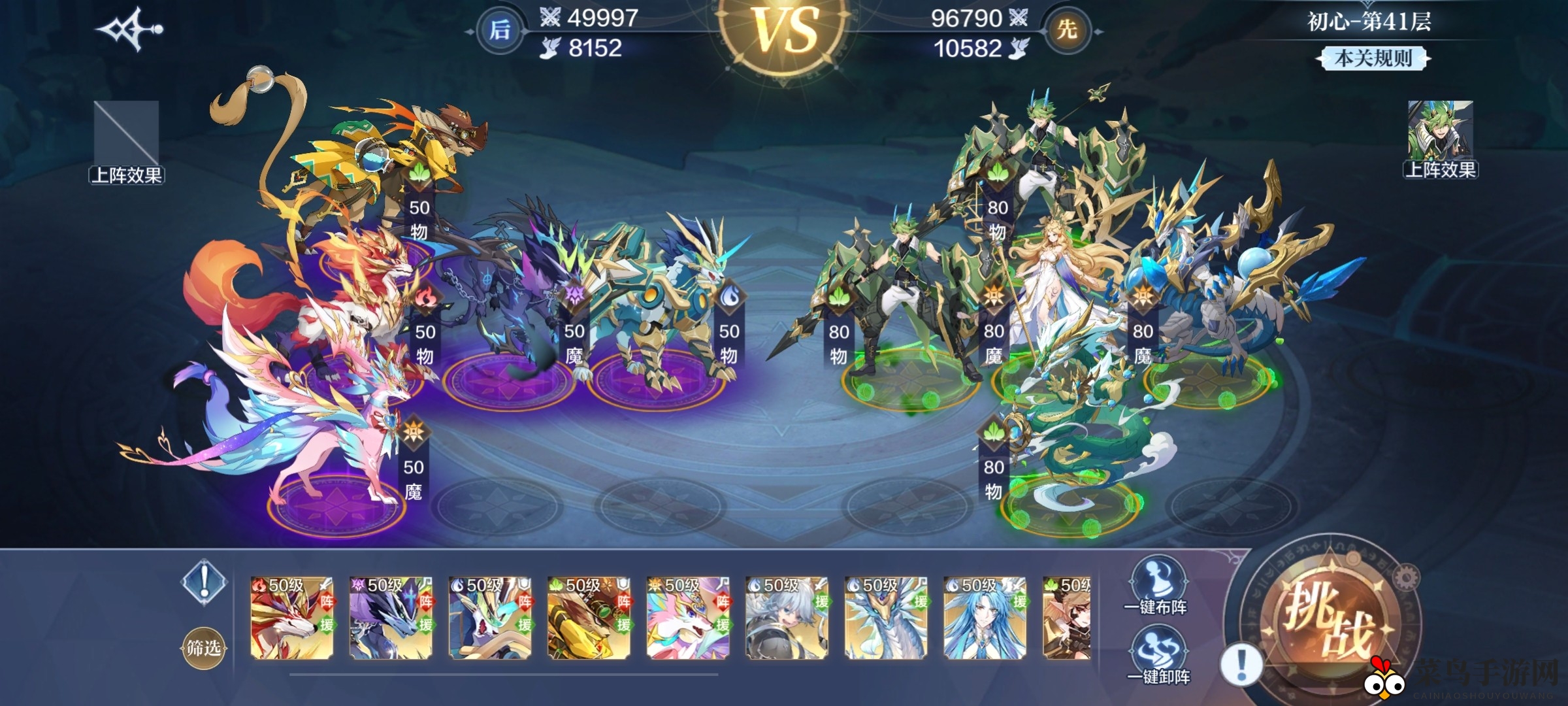Auto-deploy team with 一键布阵
This screenshot has height=706, width=1568.
(1155, 586)
